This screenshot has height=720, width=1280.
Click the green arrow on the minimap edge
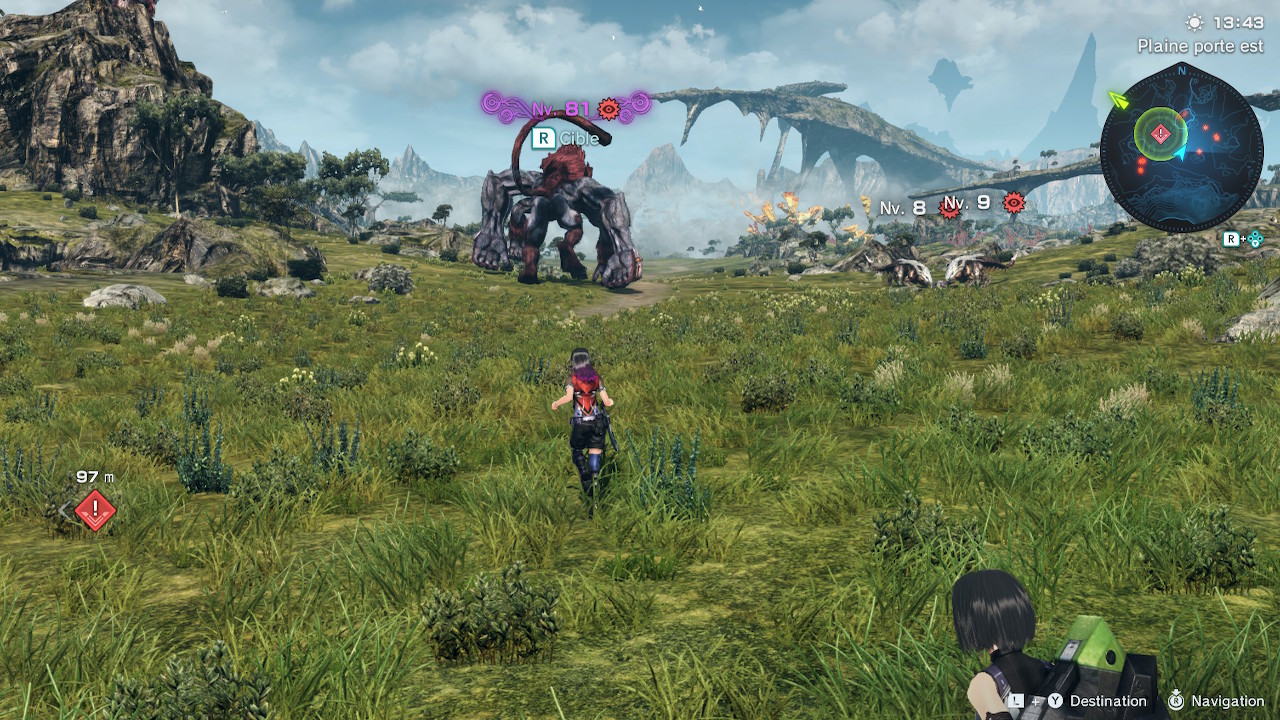[x=1118, y=99]
